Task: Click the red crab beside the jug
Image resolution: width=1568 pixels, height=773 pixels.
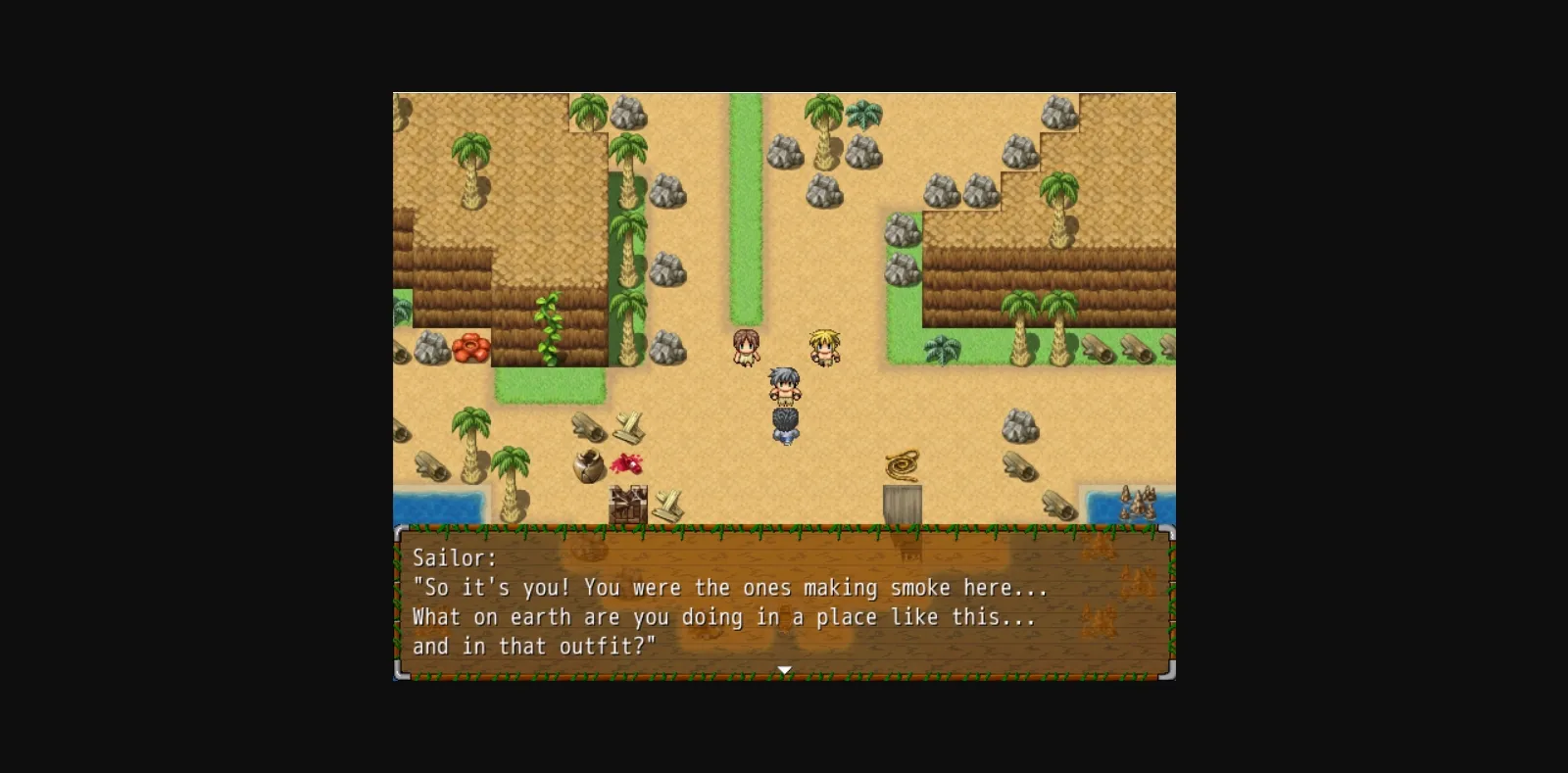Action: coord(627,463)
